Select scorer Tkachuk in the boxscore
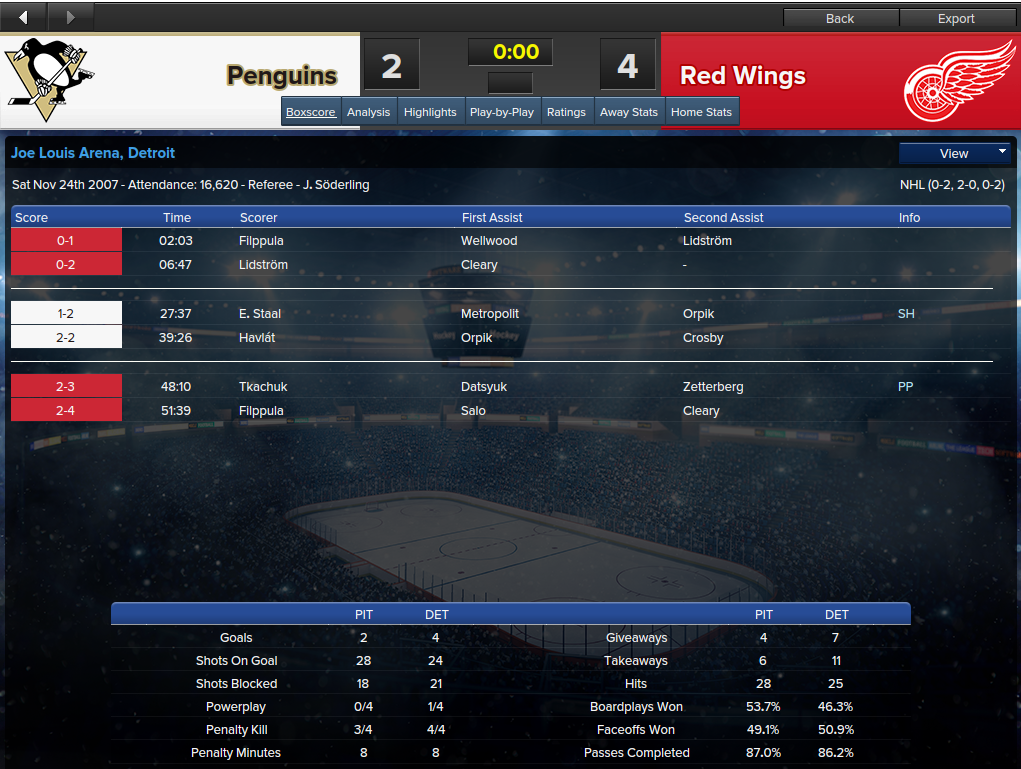The height and width of the screenshot is (769, 1021). click(262, 387)
